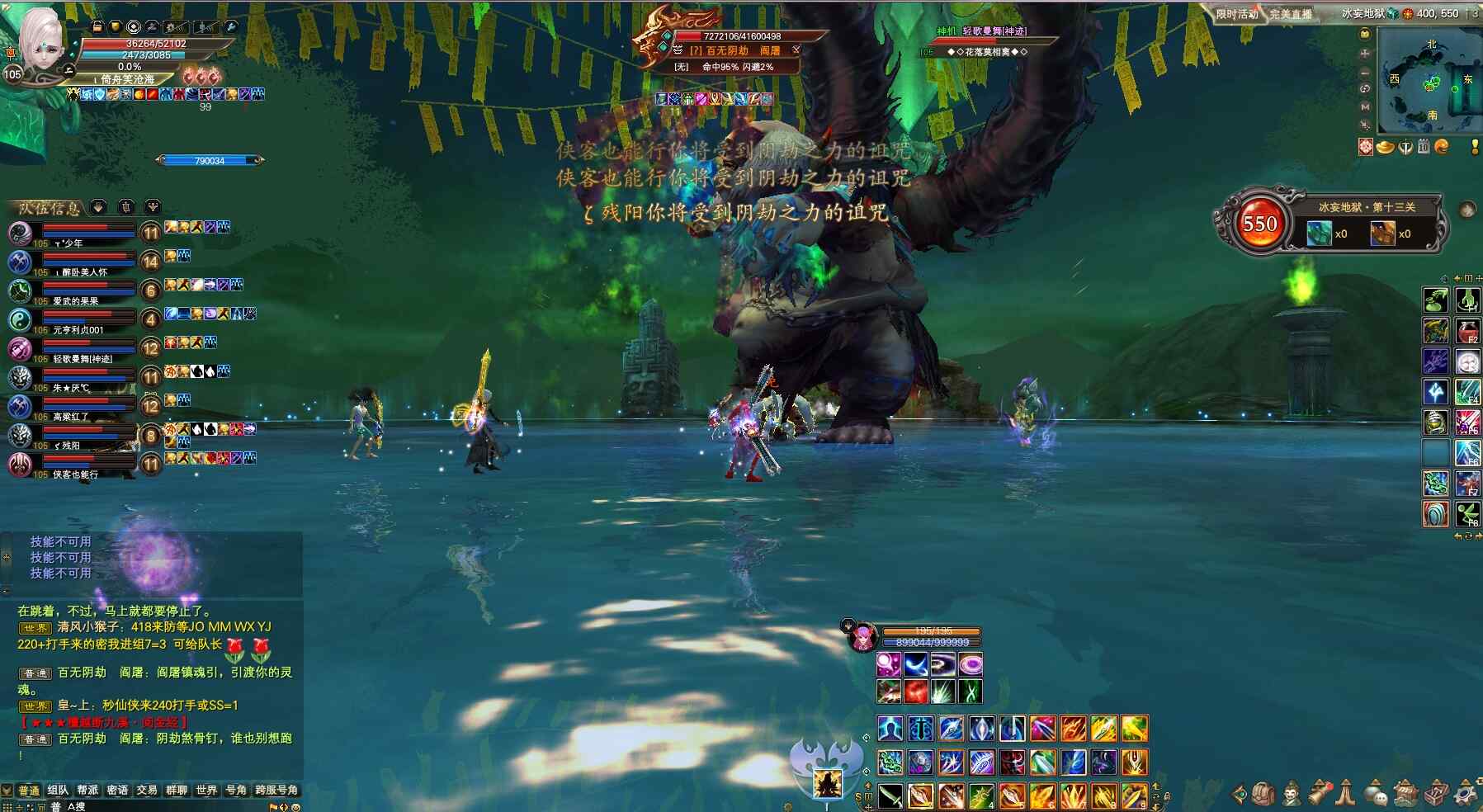1483x812 pixels.
Task: Open the 跨服号角 chat tab
Action: (276, 790)
